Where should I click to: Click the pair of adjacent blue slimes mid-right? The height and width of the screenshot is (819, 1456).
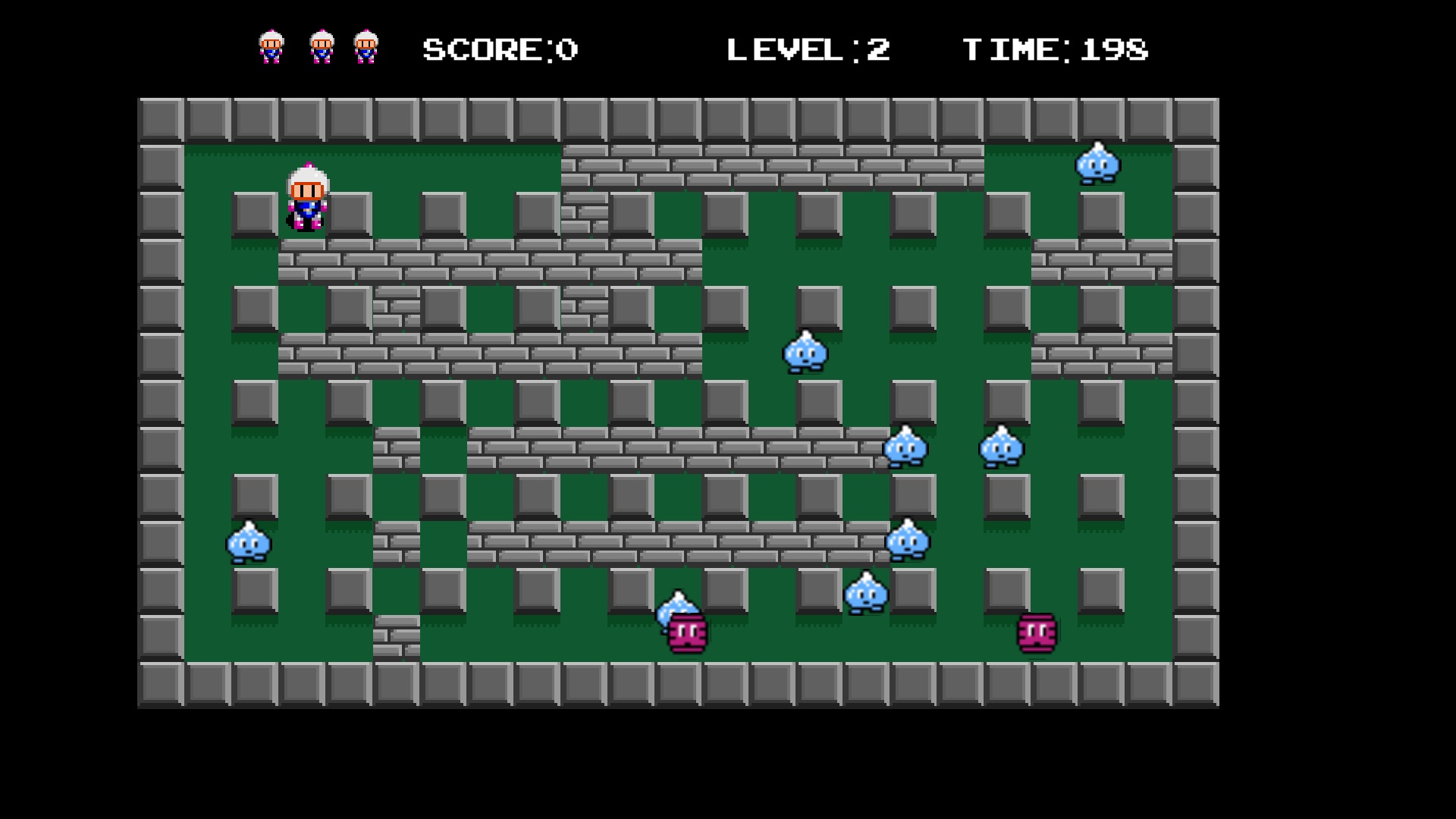coord(906,447)
